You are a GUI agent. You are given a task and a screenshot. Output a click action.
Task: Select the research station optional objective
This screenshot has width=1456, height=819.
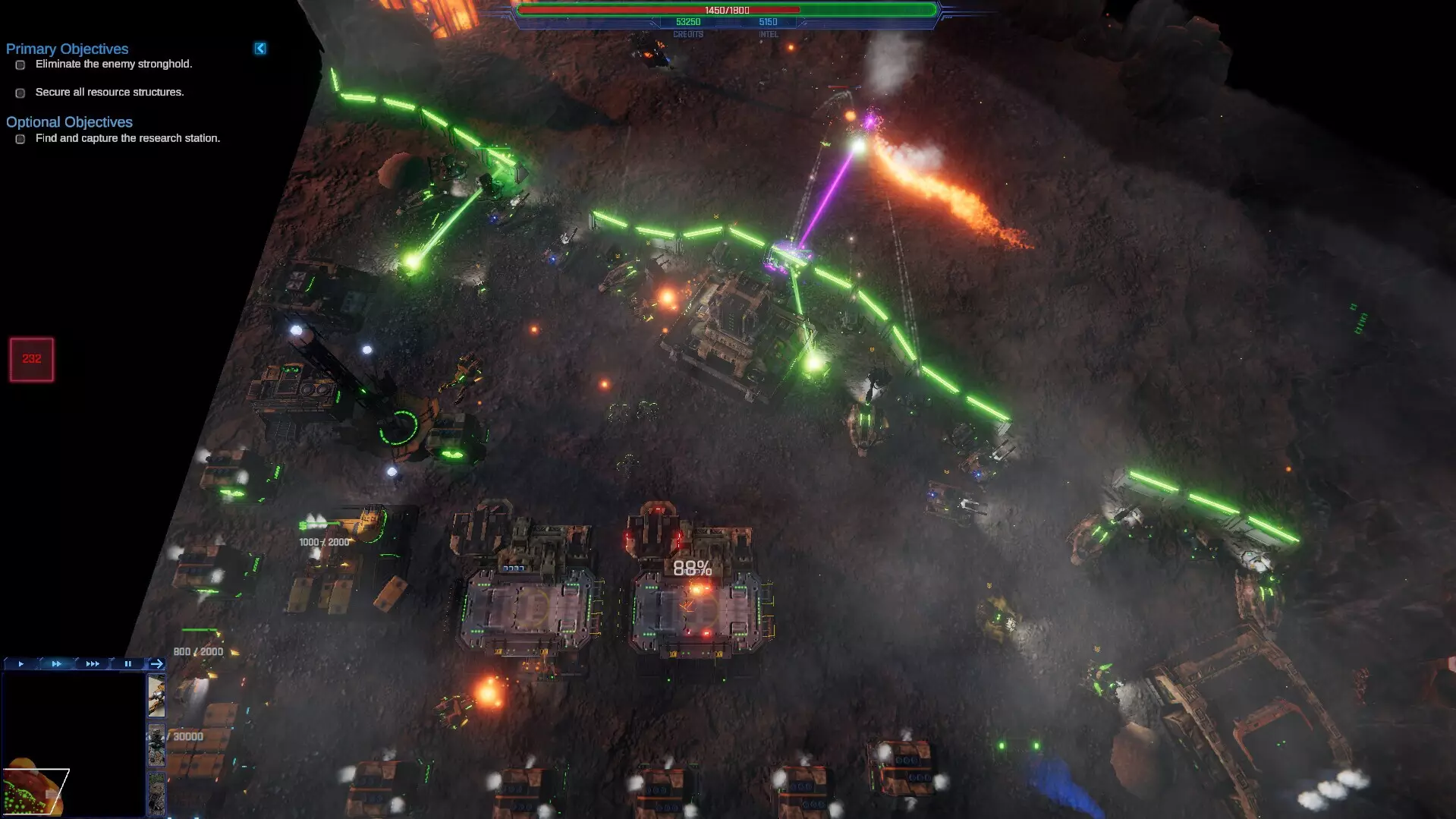tap(127, 139)
